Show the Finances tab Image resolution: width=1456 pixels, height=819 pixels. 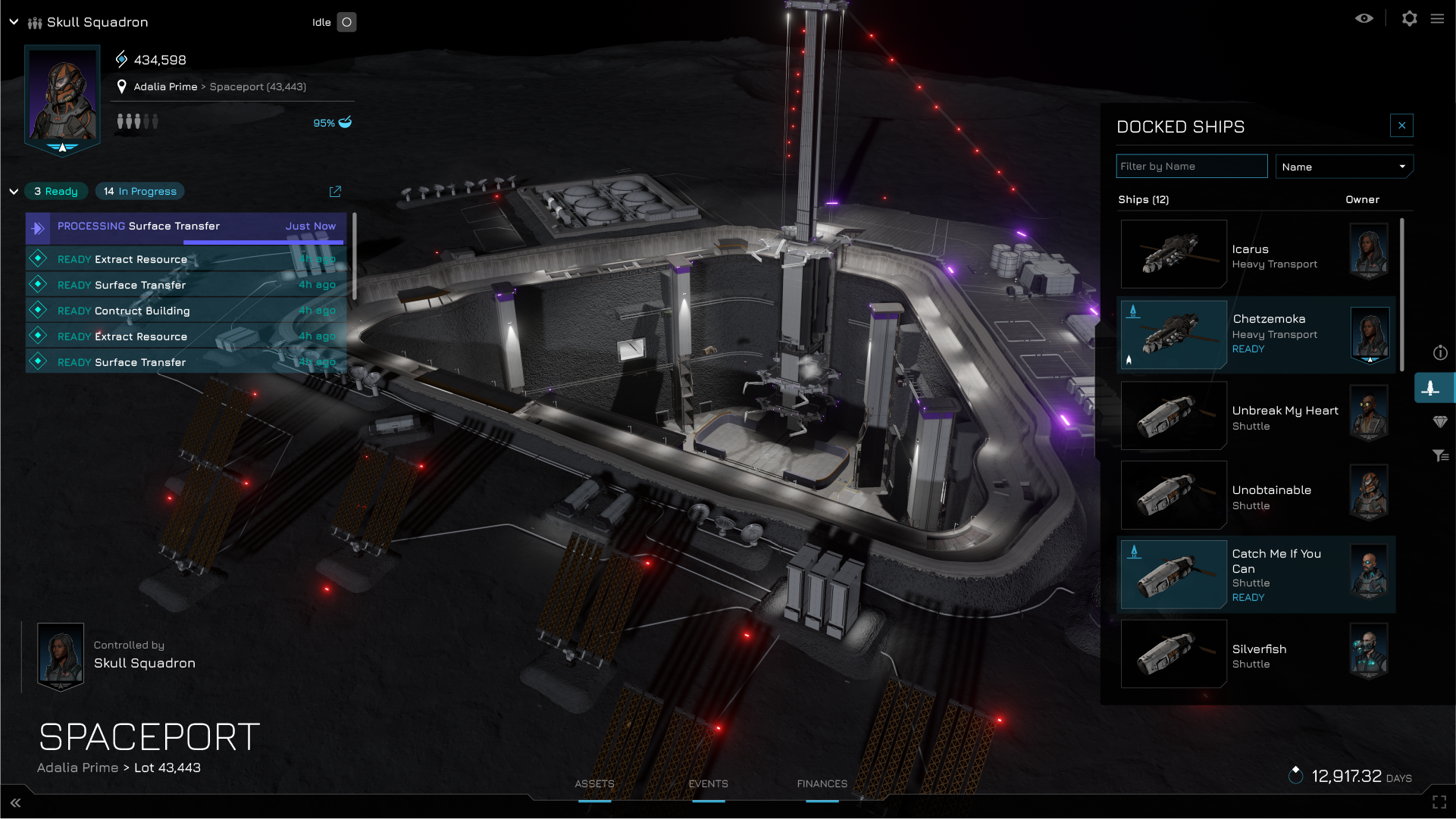click(x=822, y=784)
